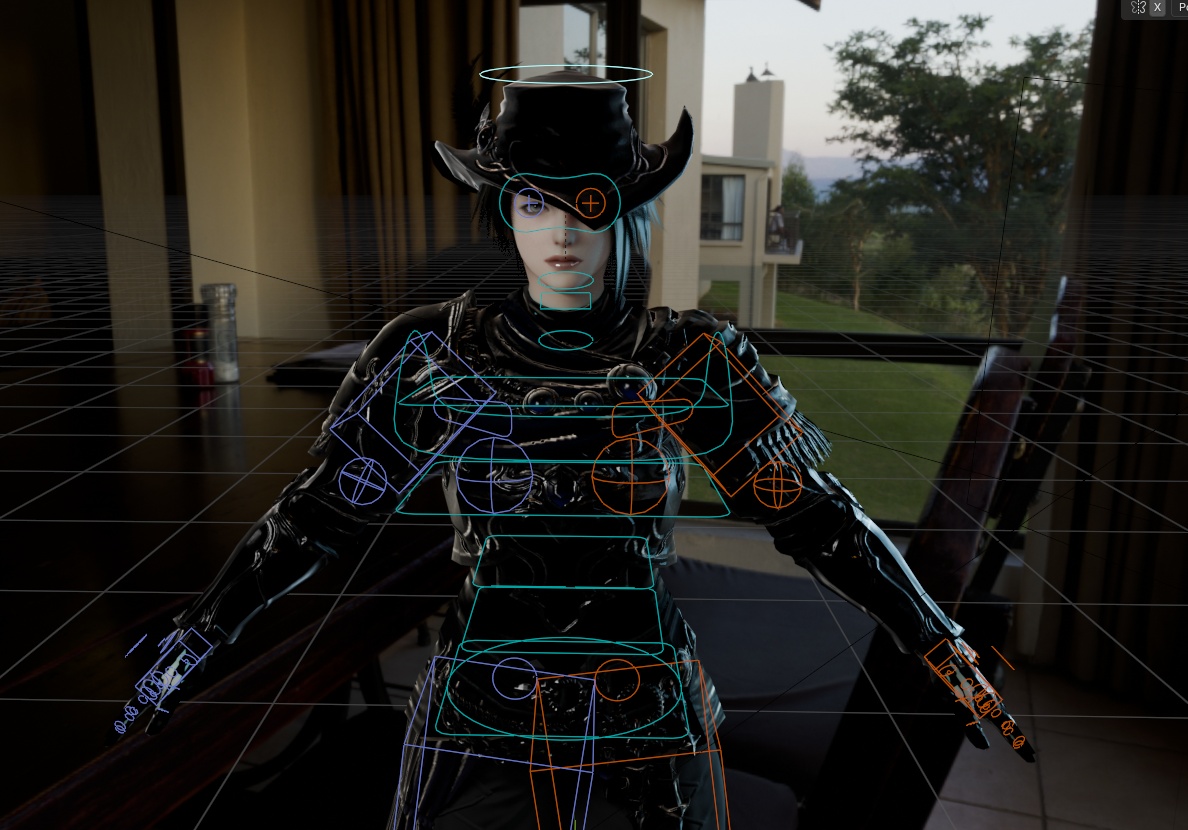1188x830 pixels.
Task: Select the orange crosshair sphere at the shoulder
Action: (777, 485)
